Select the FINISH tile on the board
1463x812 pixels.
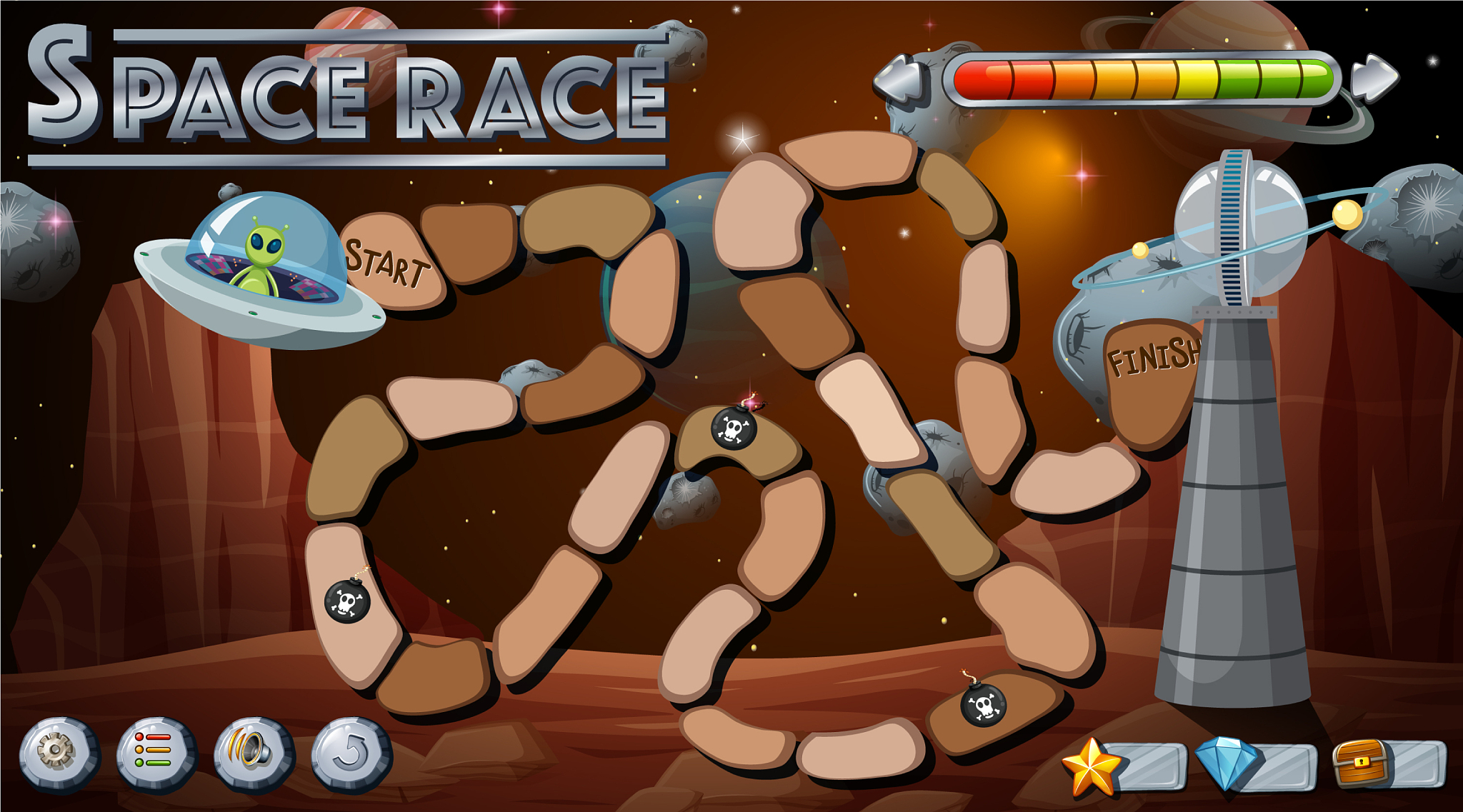pyautogui.click(x=1152, y=379)
